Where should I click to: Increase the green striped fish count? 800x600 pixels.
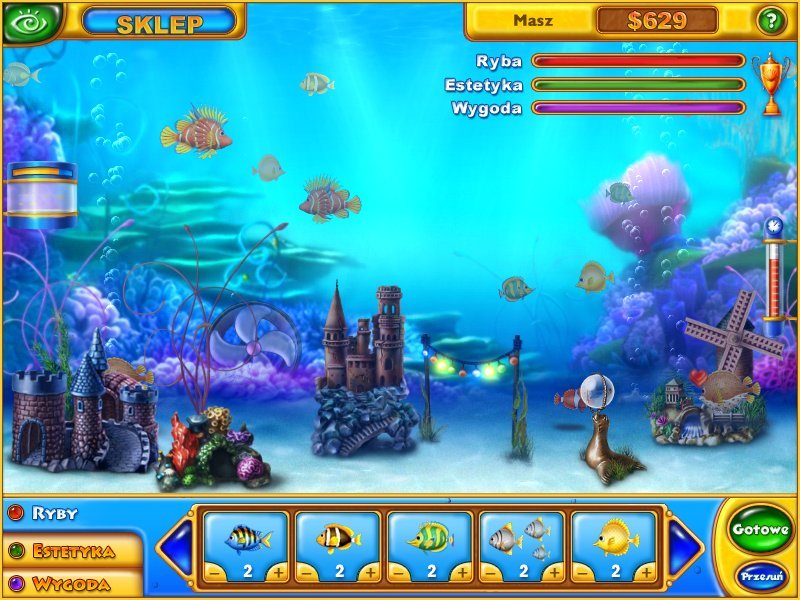[x=462, y=572]
